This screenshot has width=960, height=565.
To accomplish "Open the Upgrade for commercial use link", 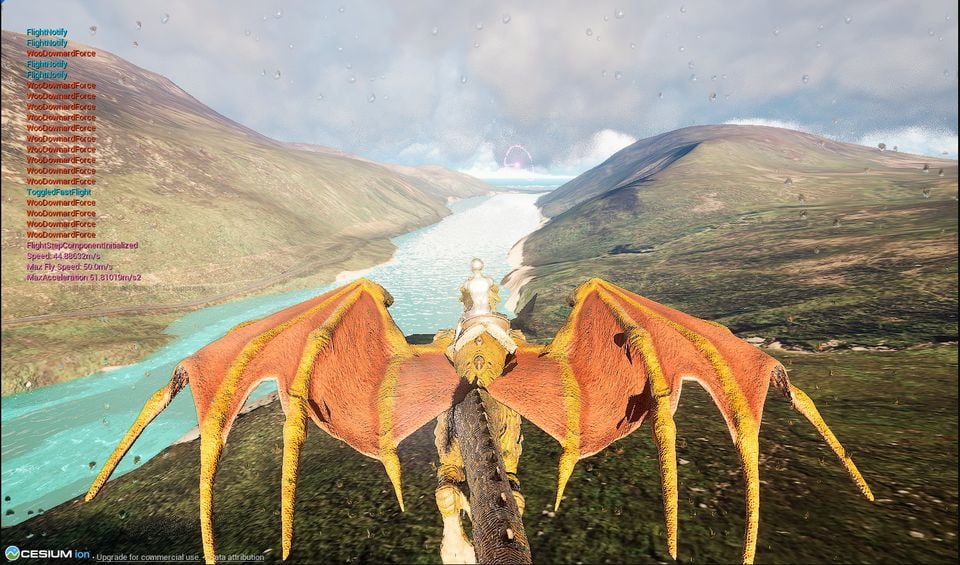I will tap(147, 556).
